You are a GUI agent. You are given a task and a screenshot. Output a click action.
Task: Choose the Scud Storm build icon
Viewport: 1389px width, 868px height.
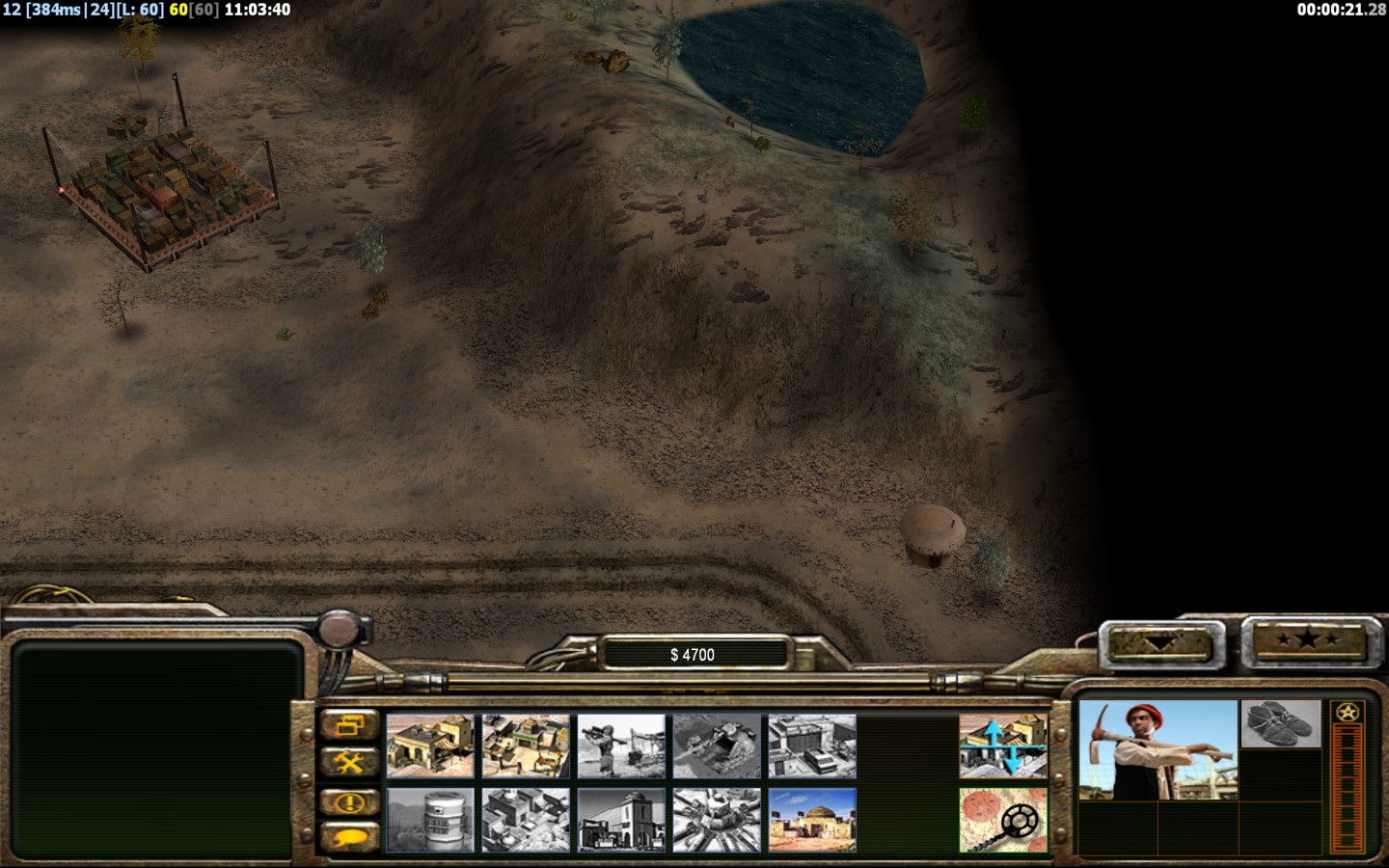click(x=717, y=820)
